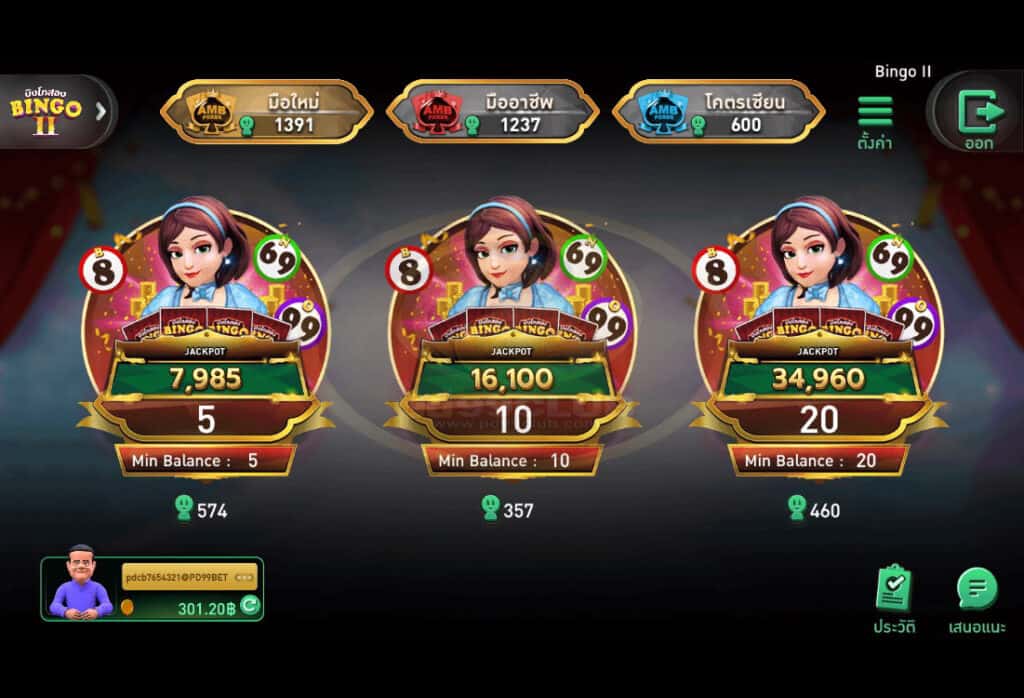
Task: Switch to the โคตรเซียน expert tab
Action: (718, 111)
